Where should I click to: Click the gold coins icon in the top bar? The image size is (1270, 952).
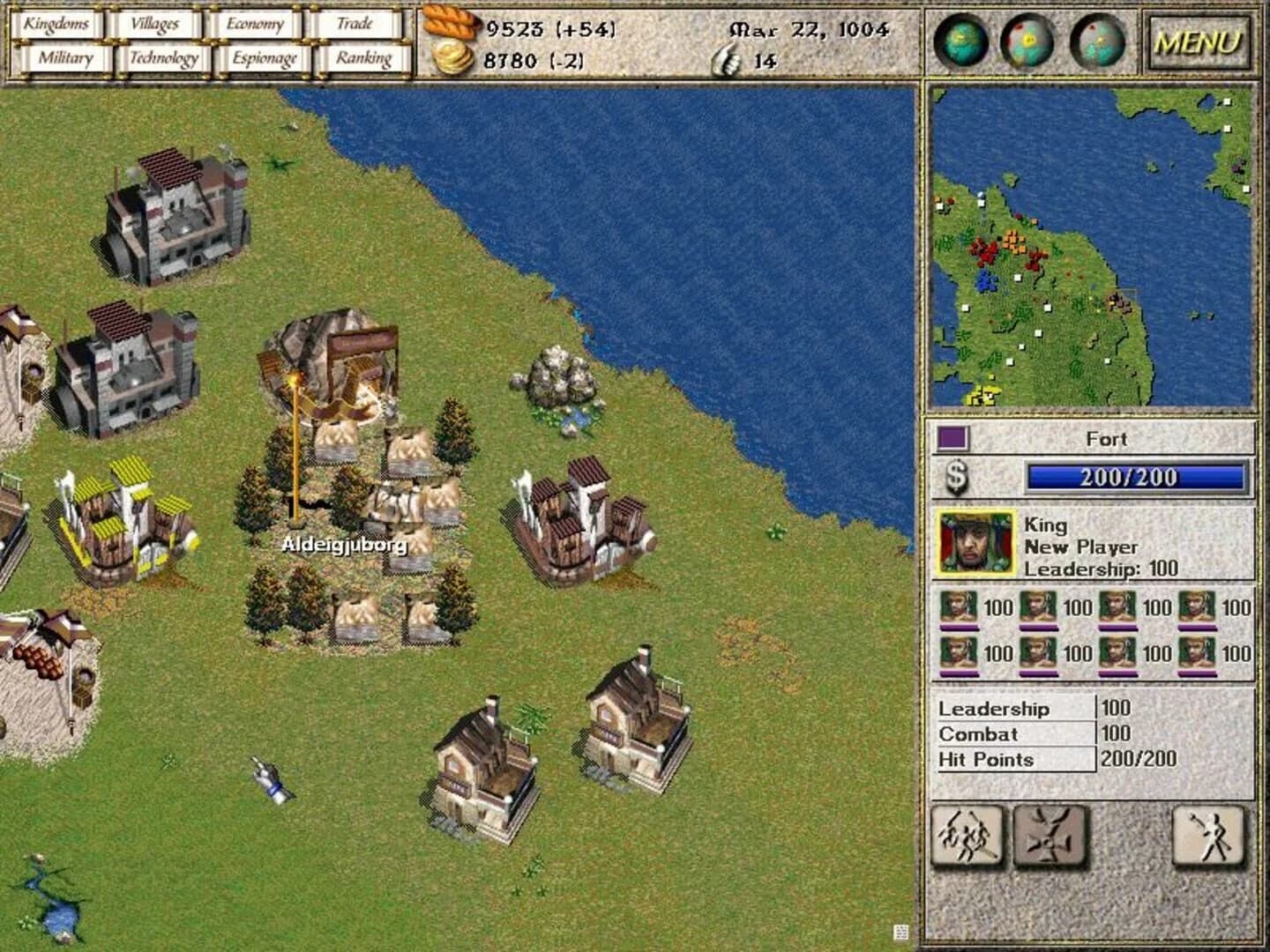point(452,60)
